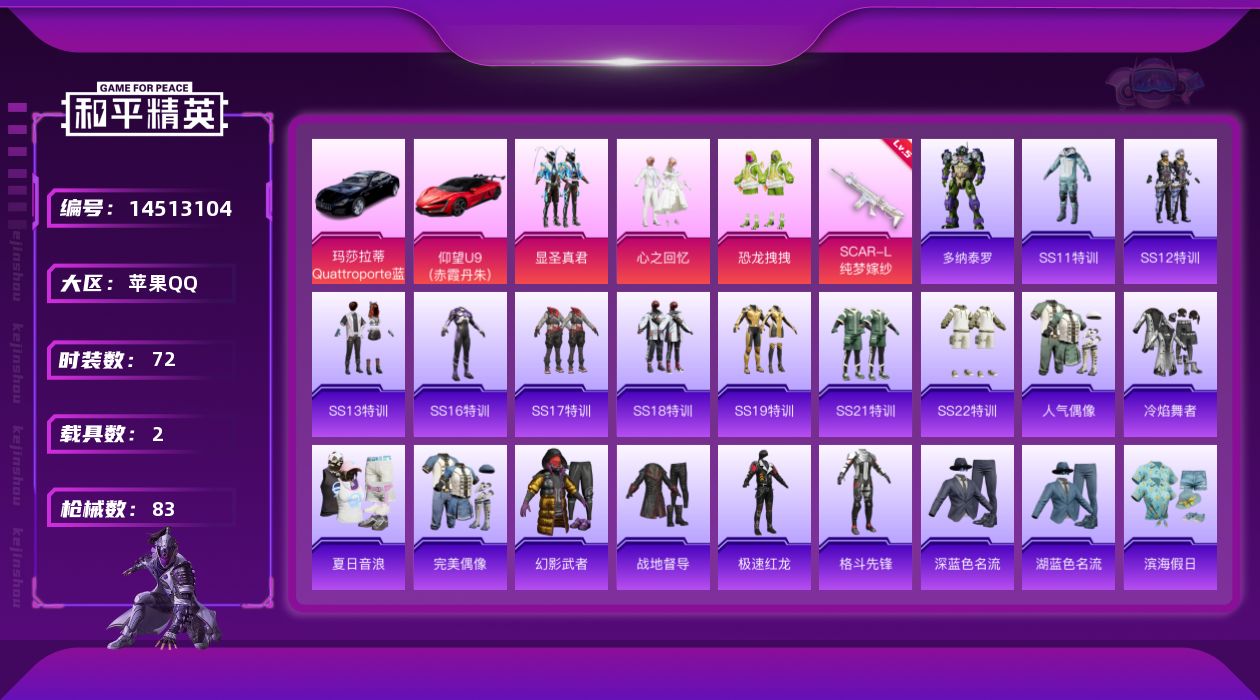1260x700 pixels.
Task: Choose the 滨海假日 beach outfit tile
Action: tap(1170, 517)
